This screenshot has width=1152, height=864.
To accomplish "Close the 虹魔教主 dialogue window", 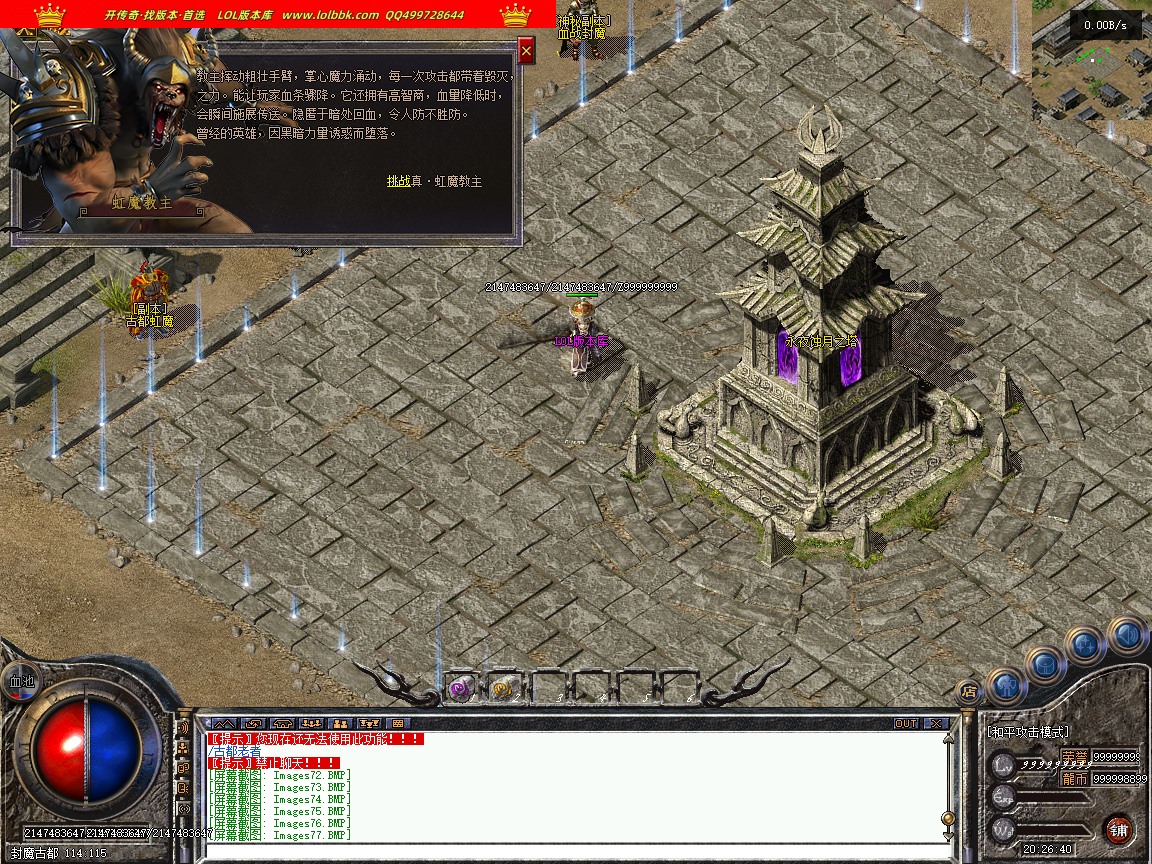I will pos(526,50).
